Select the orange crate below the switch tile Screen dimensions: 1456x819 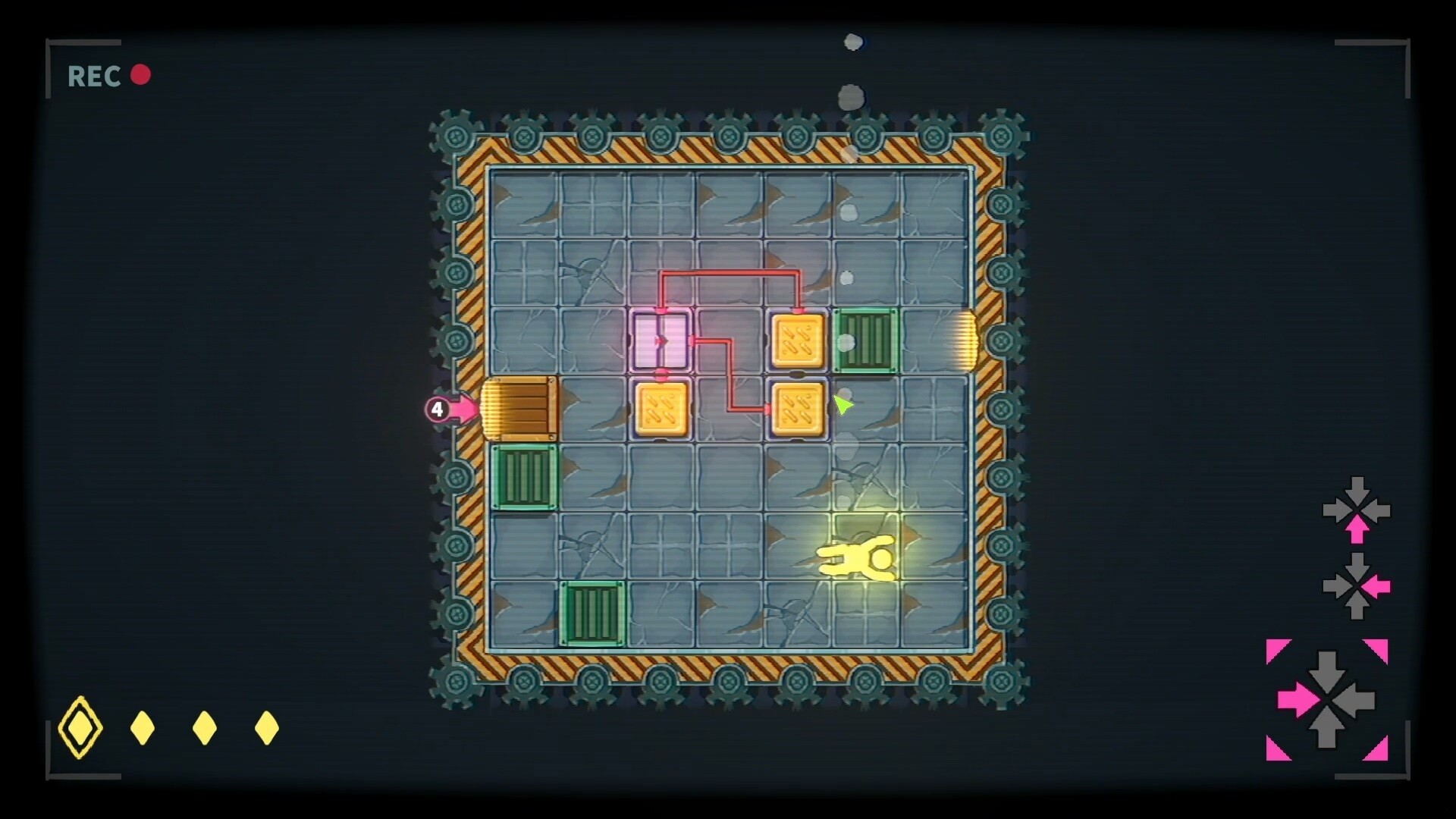click(661, 409)
